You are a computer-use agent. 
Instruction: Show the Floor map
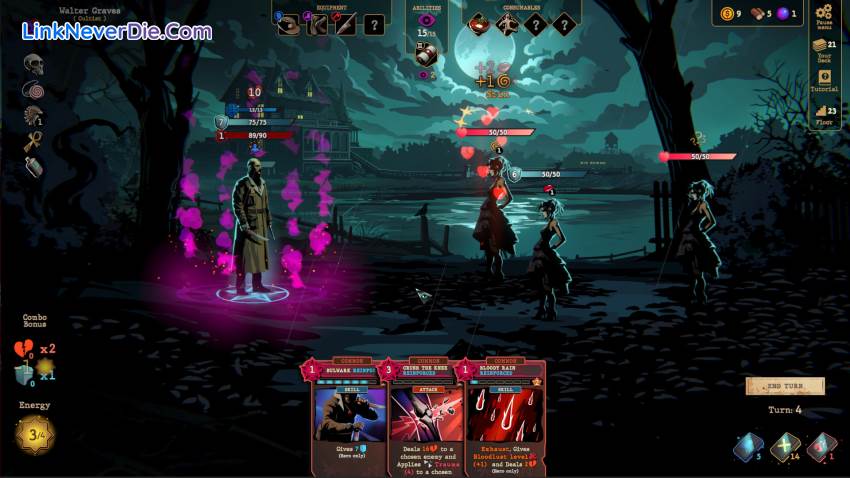click(824, 114)
